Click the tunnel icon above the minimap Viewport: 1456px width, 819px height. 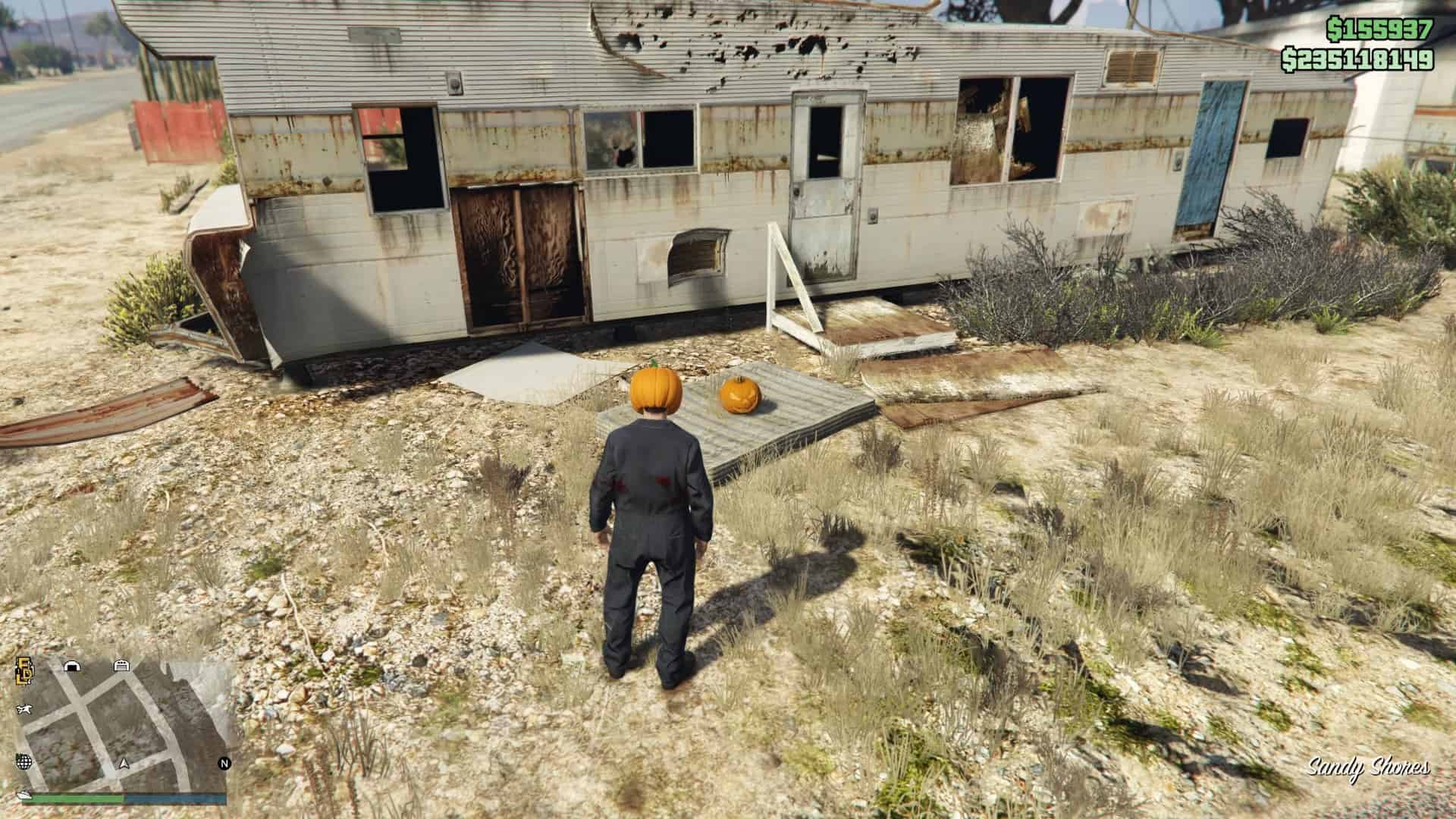72,666
